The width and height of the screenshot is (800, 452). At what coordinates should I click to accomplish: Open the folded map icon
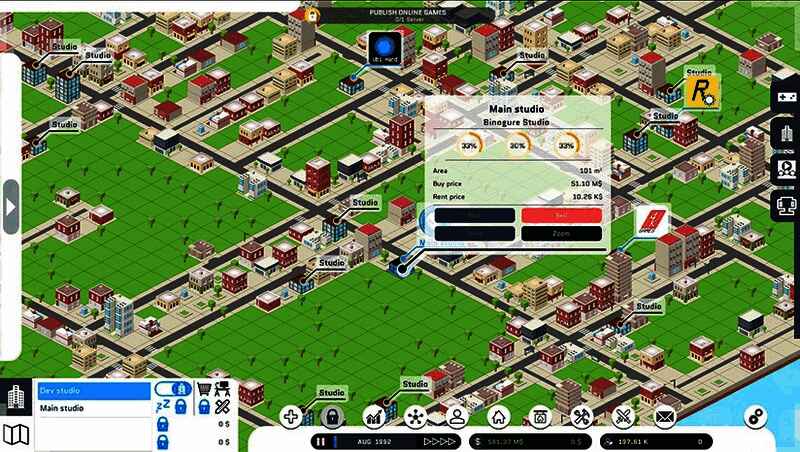(x=16, y=433)
